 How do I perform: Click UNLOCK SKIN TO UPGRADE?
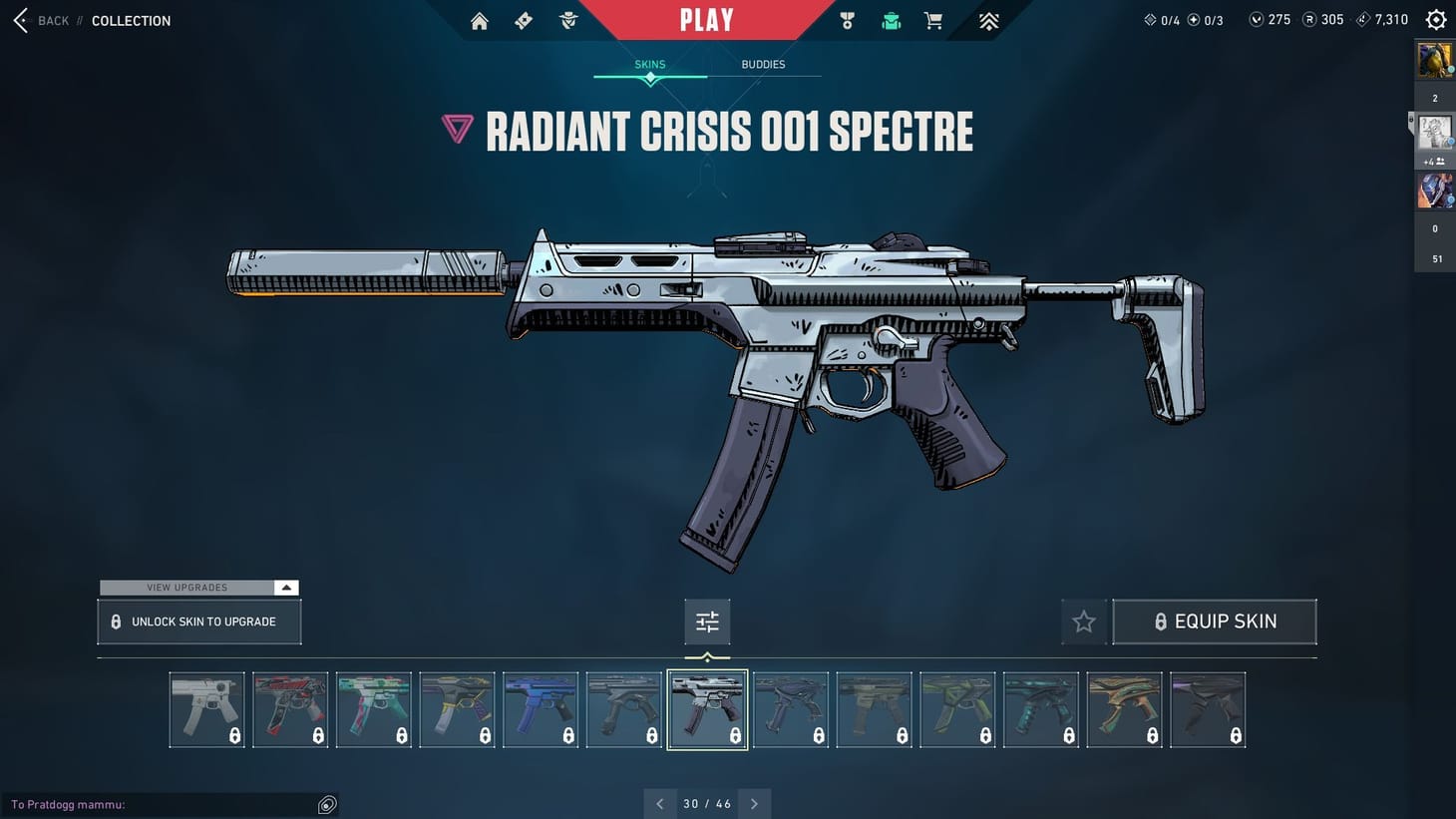coord(198,620)
